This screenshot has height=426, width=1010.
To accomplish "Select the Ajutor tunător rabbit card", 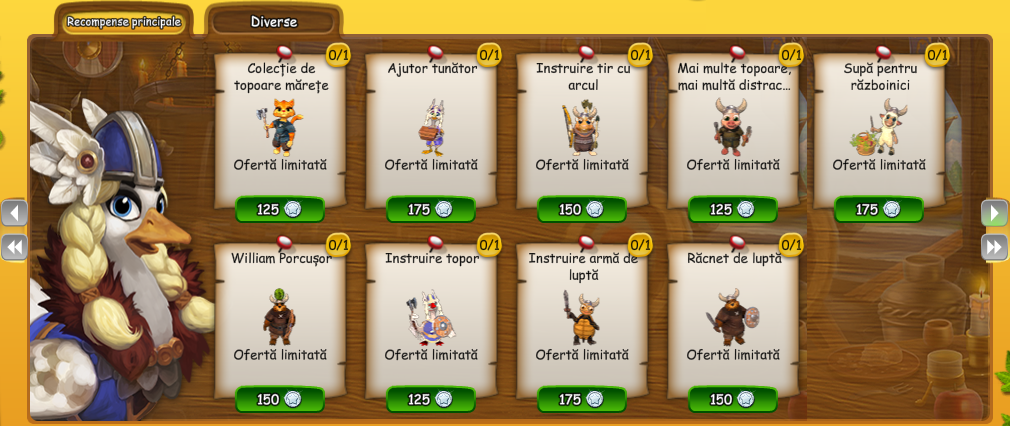I will pyautogui.click(x=431, y=125).
